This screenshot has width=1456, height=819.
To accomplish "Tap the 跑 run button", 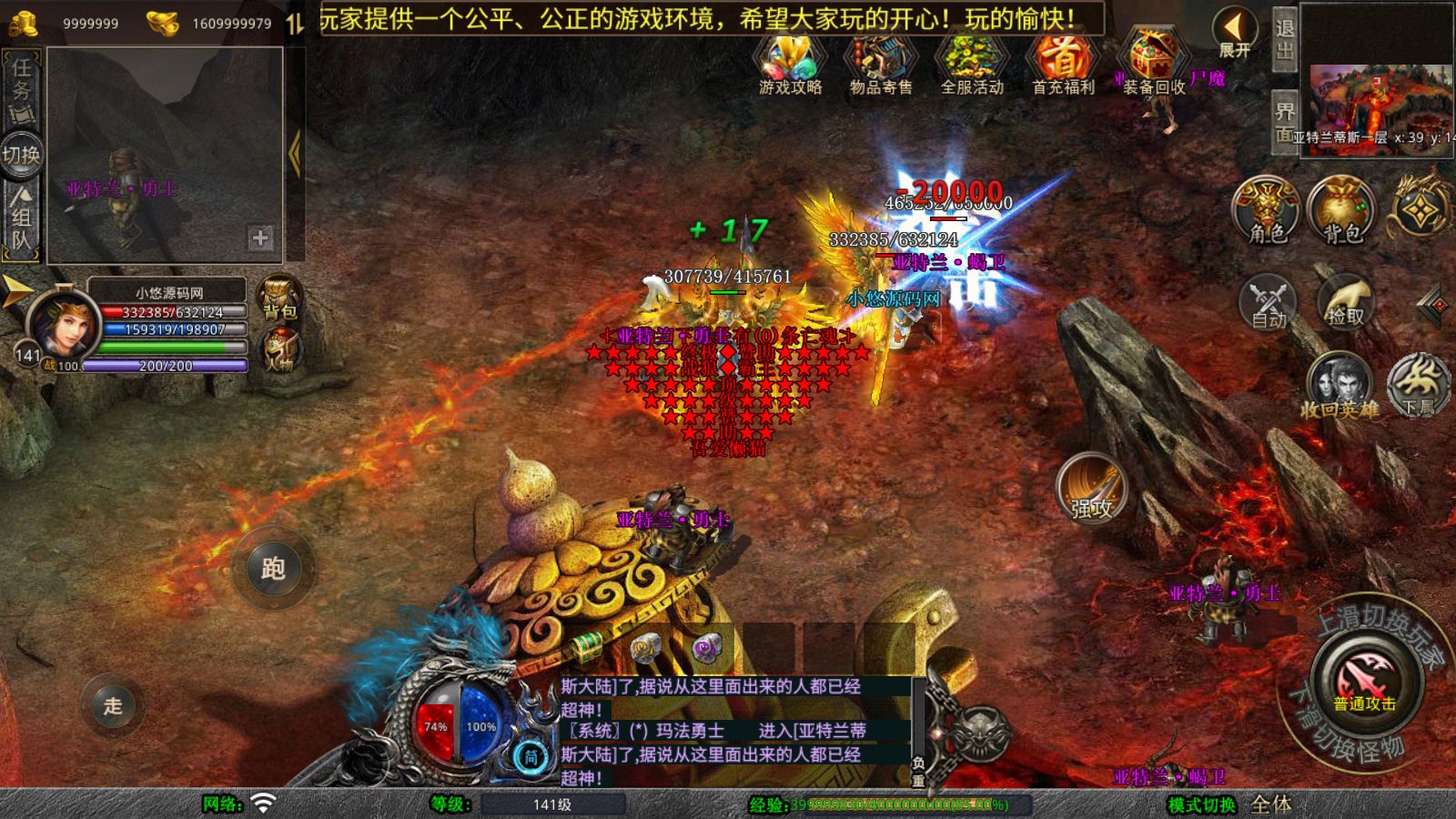I will (273, 569).
